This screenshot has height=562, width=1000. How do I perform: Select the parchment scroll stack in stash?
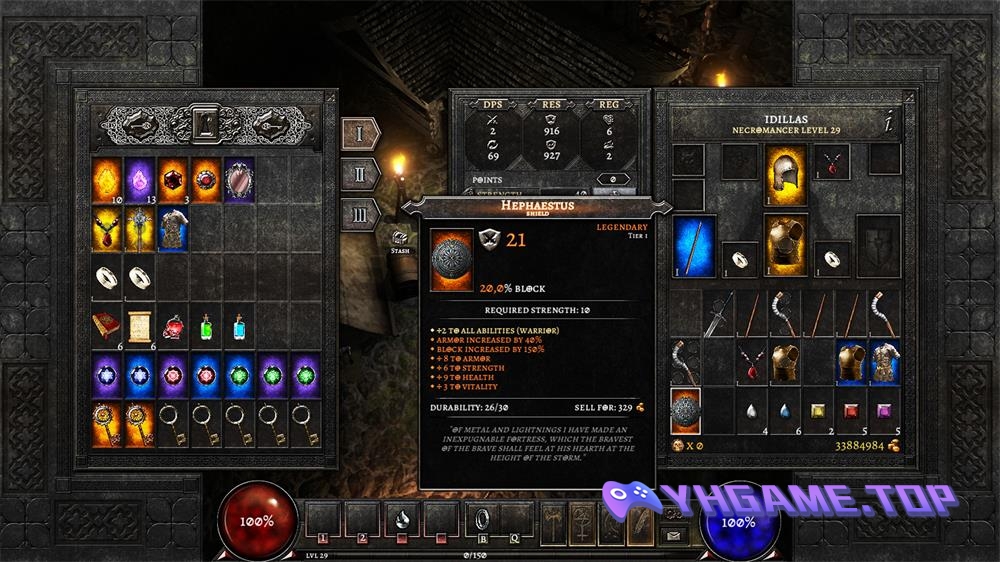(141, 327)
